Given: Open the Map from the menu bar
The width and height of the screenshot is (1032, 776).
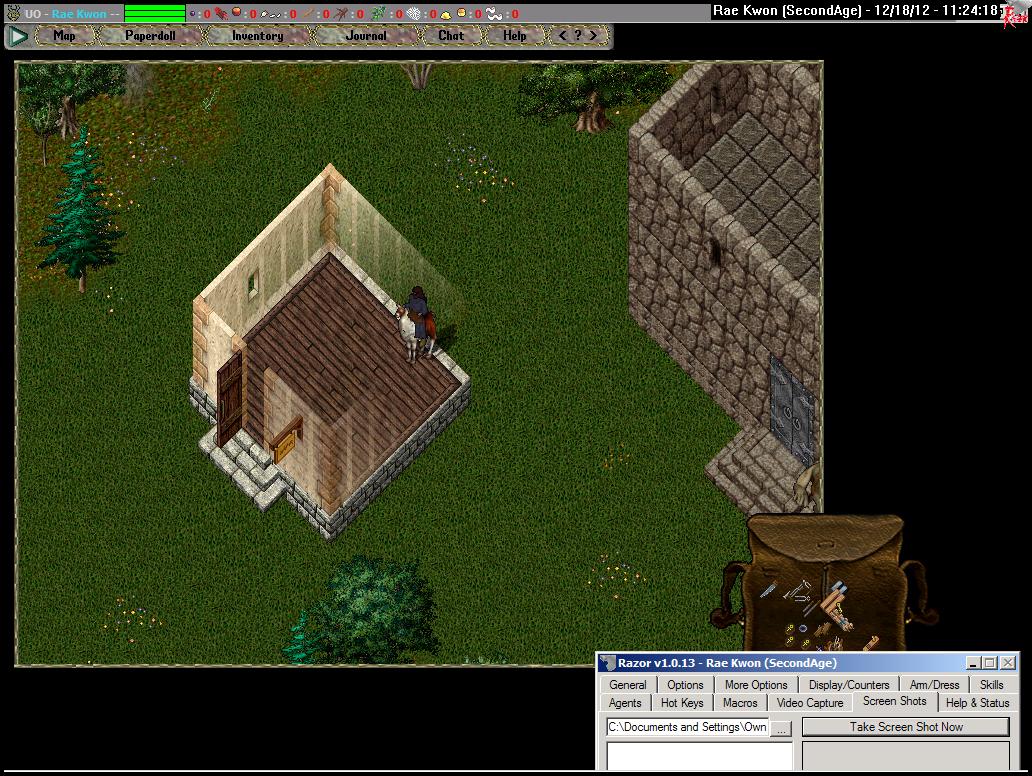Looking at the screenshot, I should click(64, 36).
